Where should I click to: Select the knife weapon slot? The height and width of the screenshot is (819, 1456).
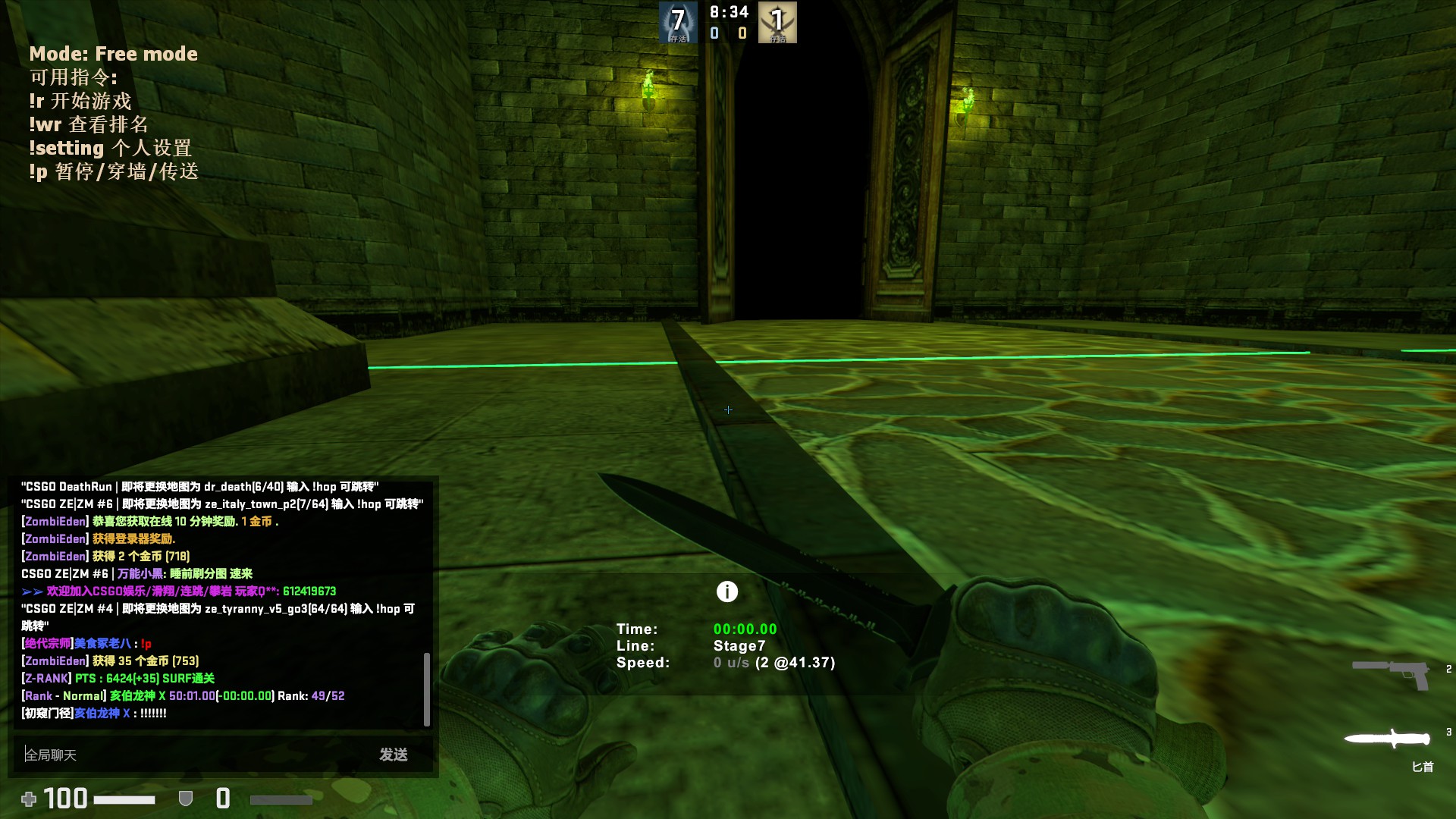[x=1387, y=739]
